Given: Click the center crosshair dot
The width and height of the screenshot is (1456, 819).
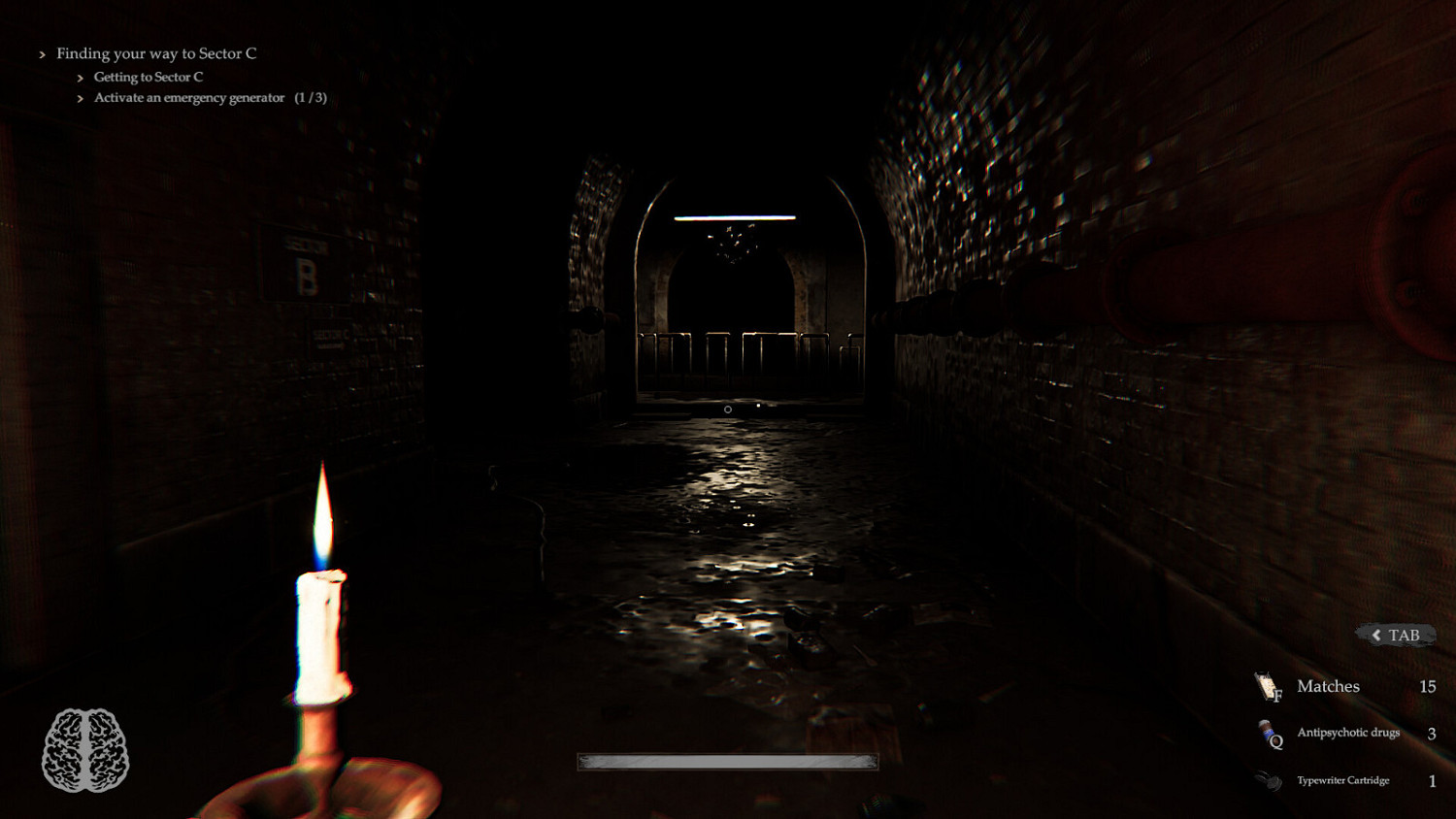Looking at the screenshot, I should tap(727, 409).
